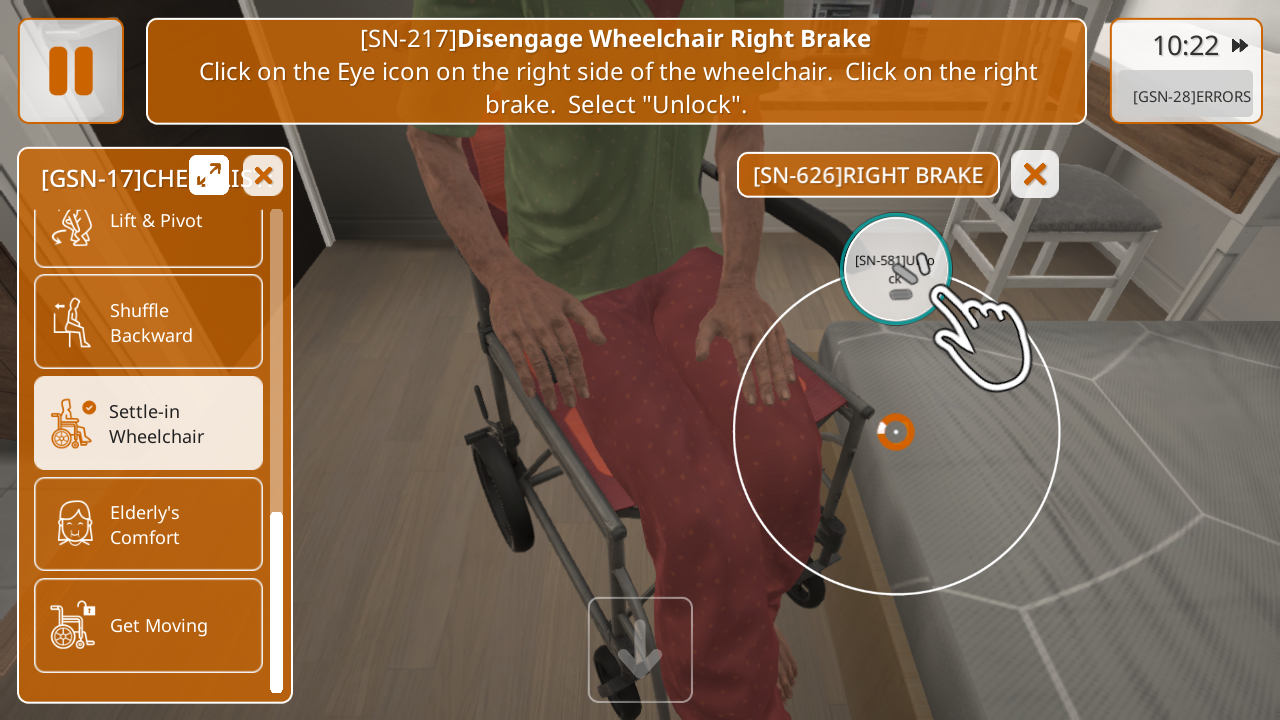Select the Elderly's Comfort checklist step
The image size is (1280, 720).
[148, 524]
